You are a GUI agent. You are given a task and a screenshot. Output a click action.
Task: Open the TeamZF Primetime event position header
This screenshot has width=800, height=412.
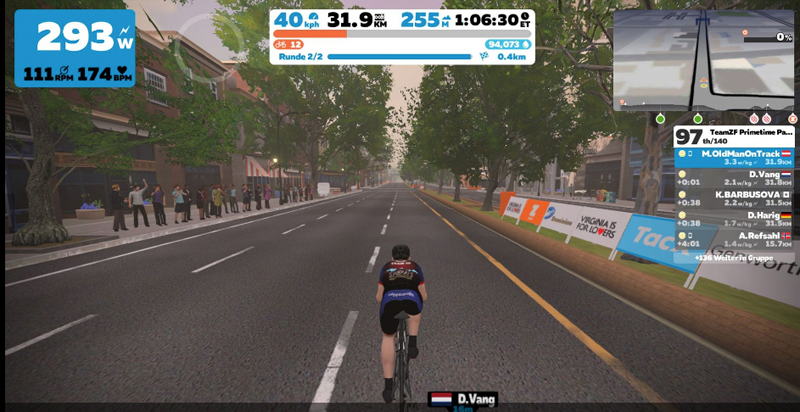click(x=735, y=136)
